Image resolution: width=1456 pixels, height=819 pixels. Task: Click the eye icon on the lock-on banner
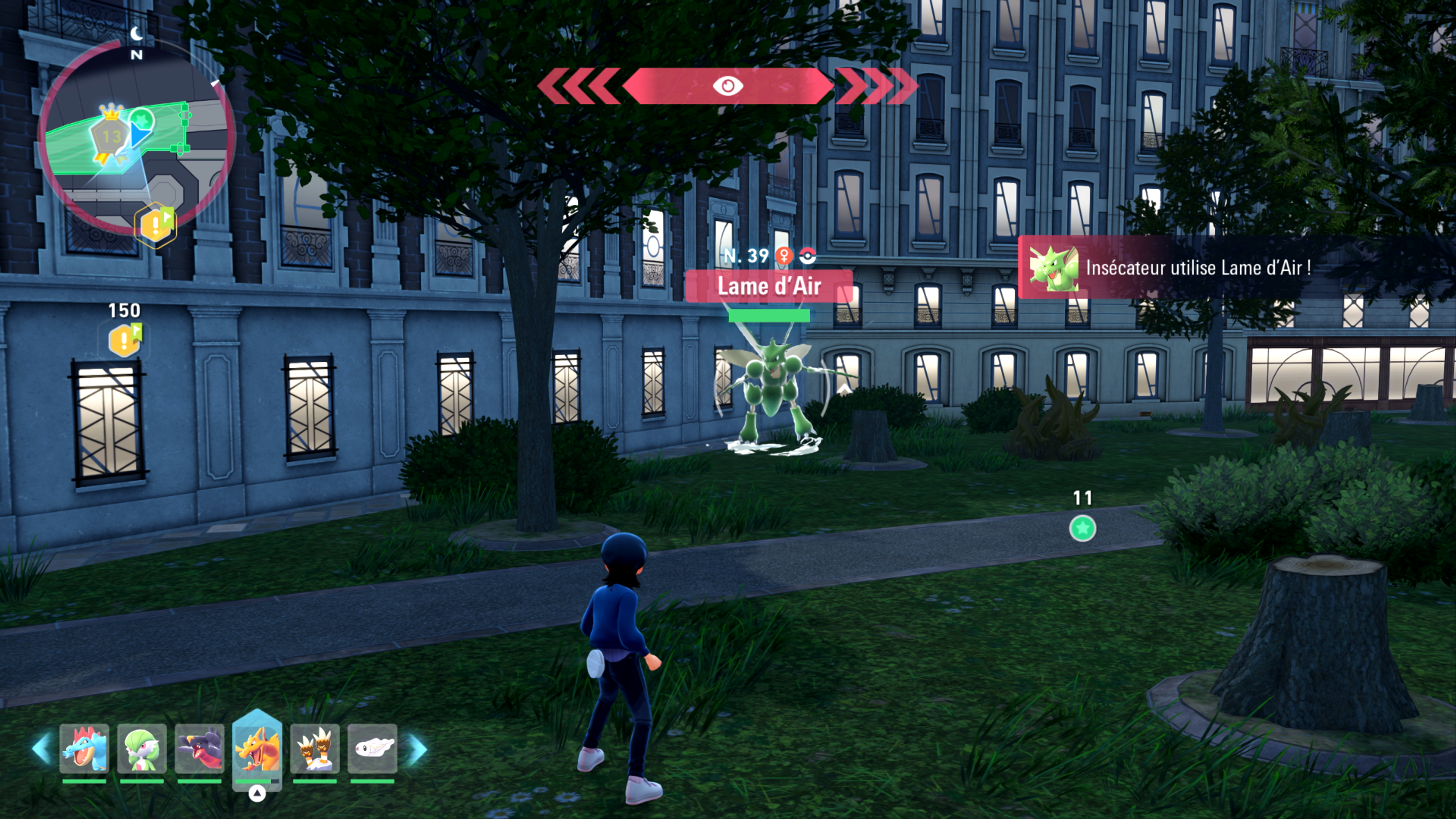coord(728,86)
